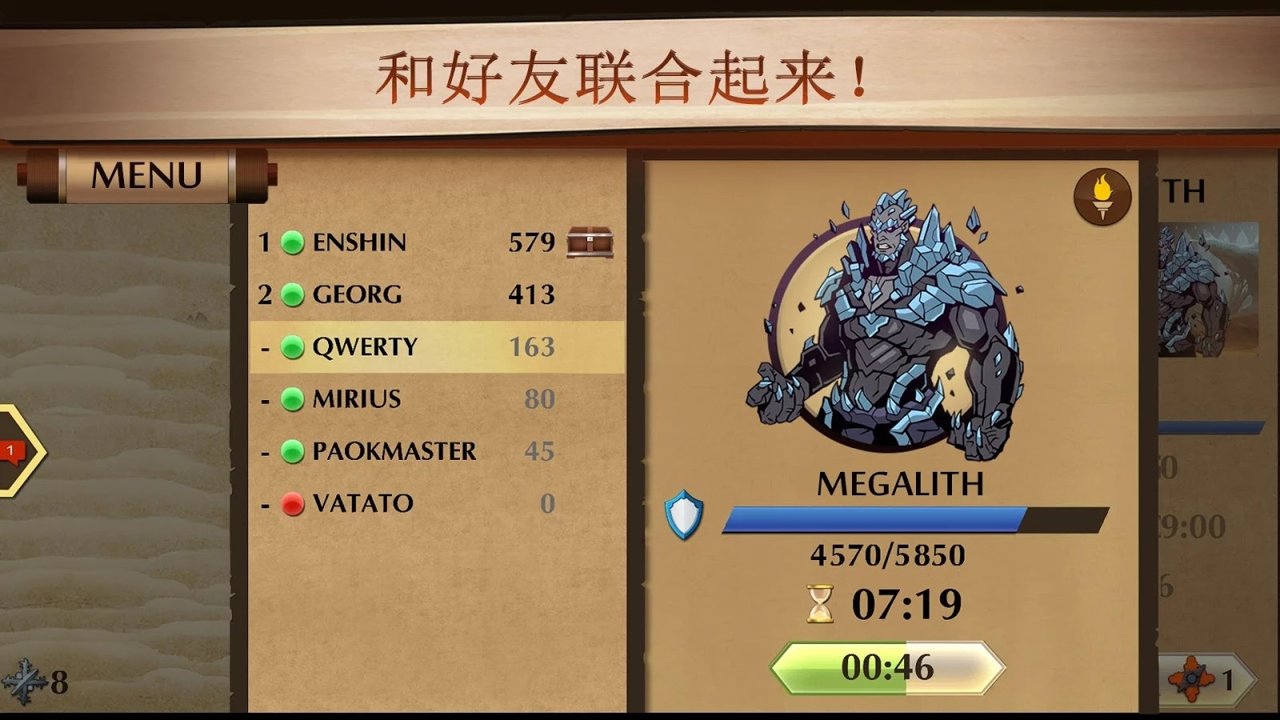Image resolution: width=1280 pixels, height=720 pixels.
Task: Toggle MIRIUS's online status dot
Action: click(x=292, y=398)
